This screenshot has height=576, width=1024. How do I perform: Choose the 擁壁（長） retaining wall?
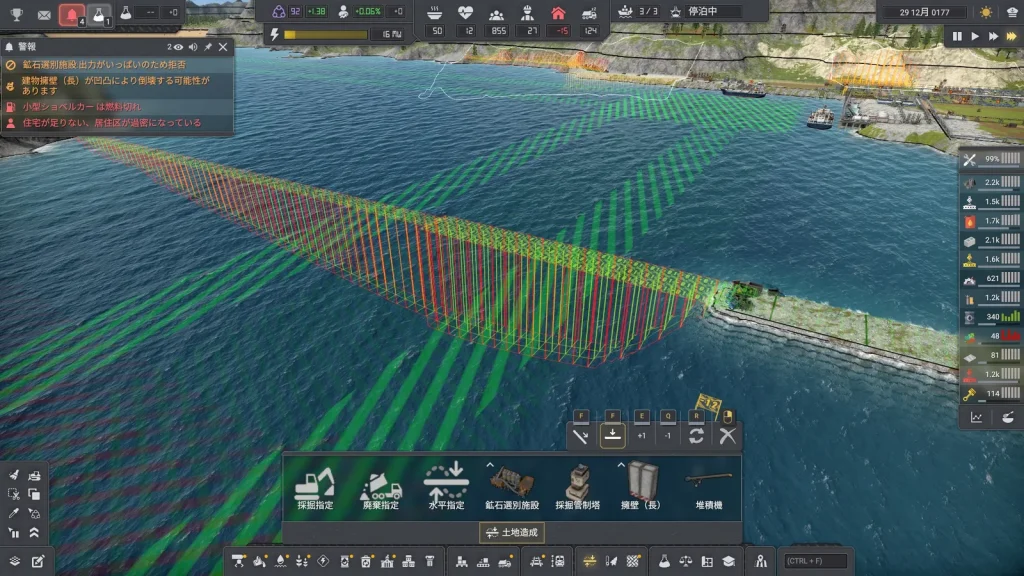click(x=640, y=487)
